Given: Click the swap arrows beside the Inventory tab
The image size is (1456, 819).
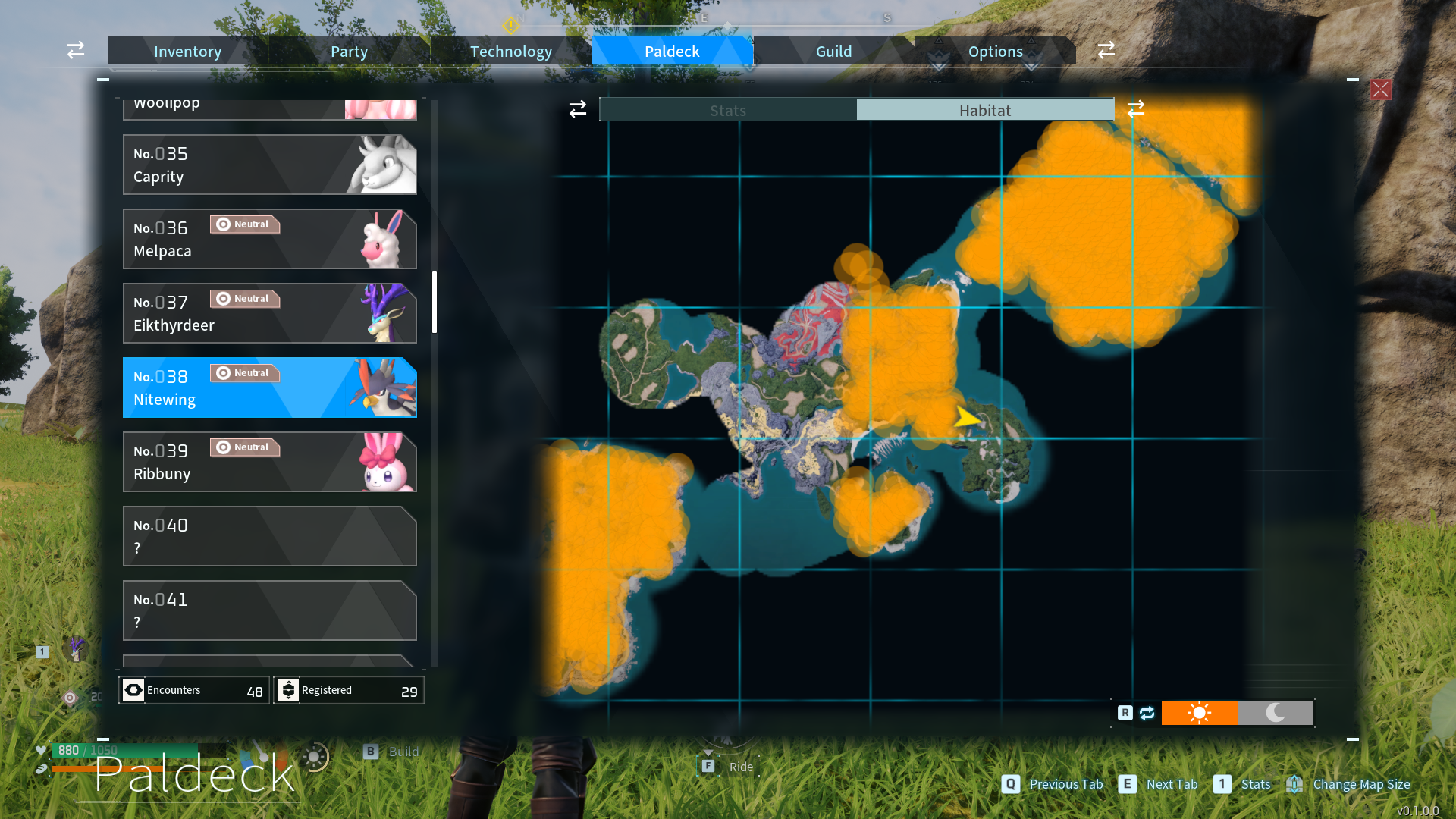Looking at the screenshot, I should (75, 50).
